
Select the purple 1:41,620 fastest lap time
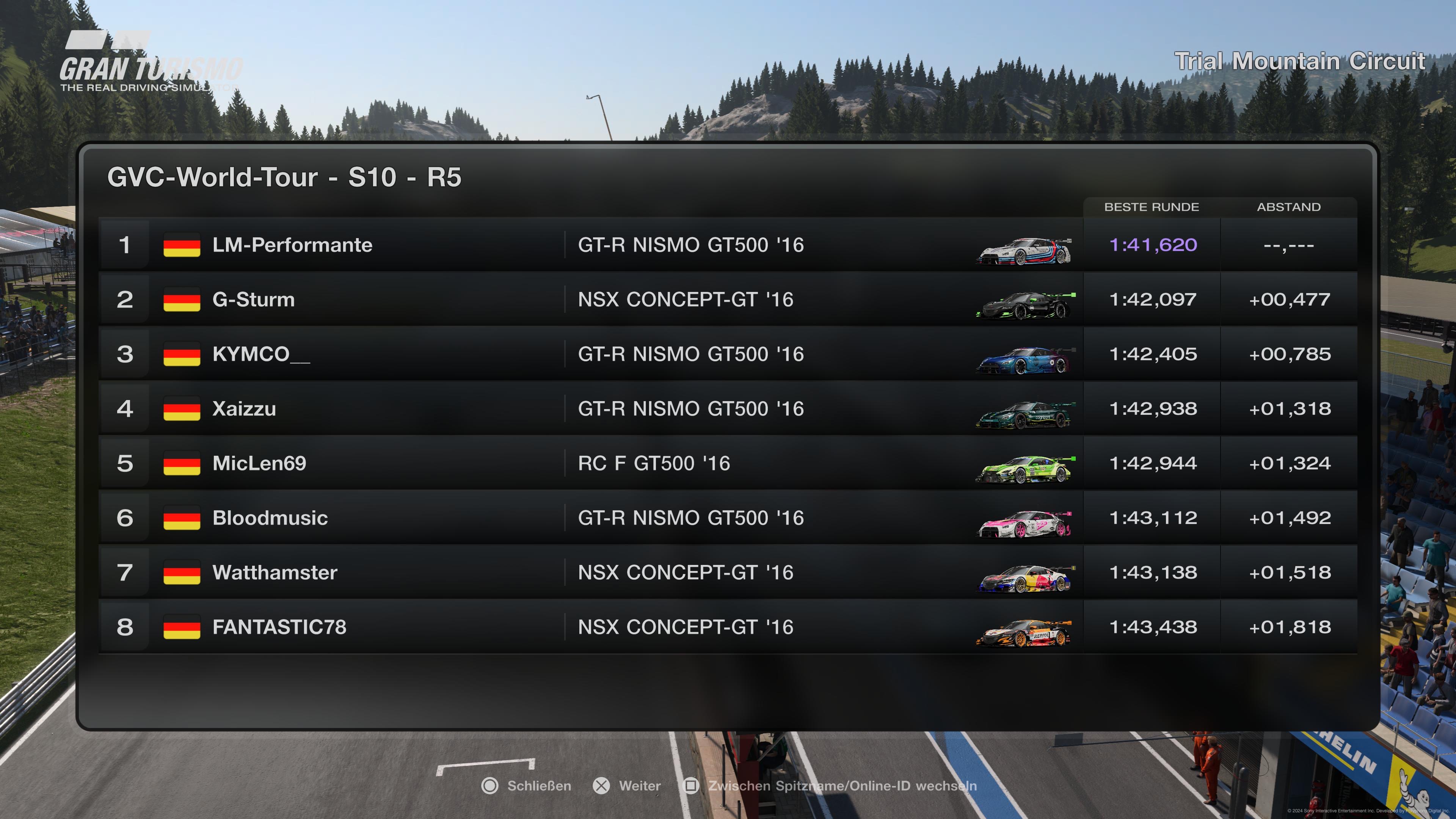(x=1154, y=245)
